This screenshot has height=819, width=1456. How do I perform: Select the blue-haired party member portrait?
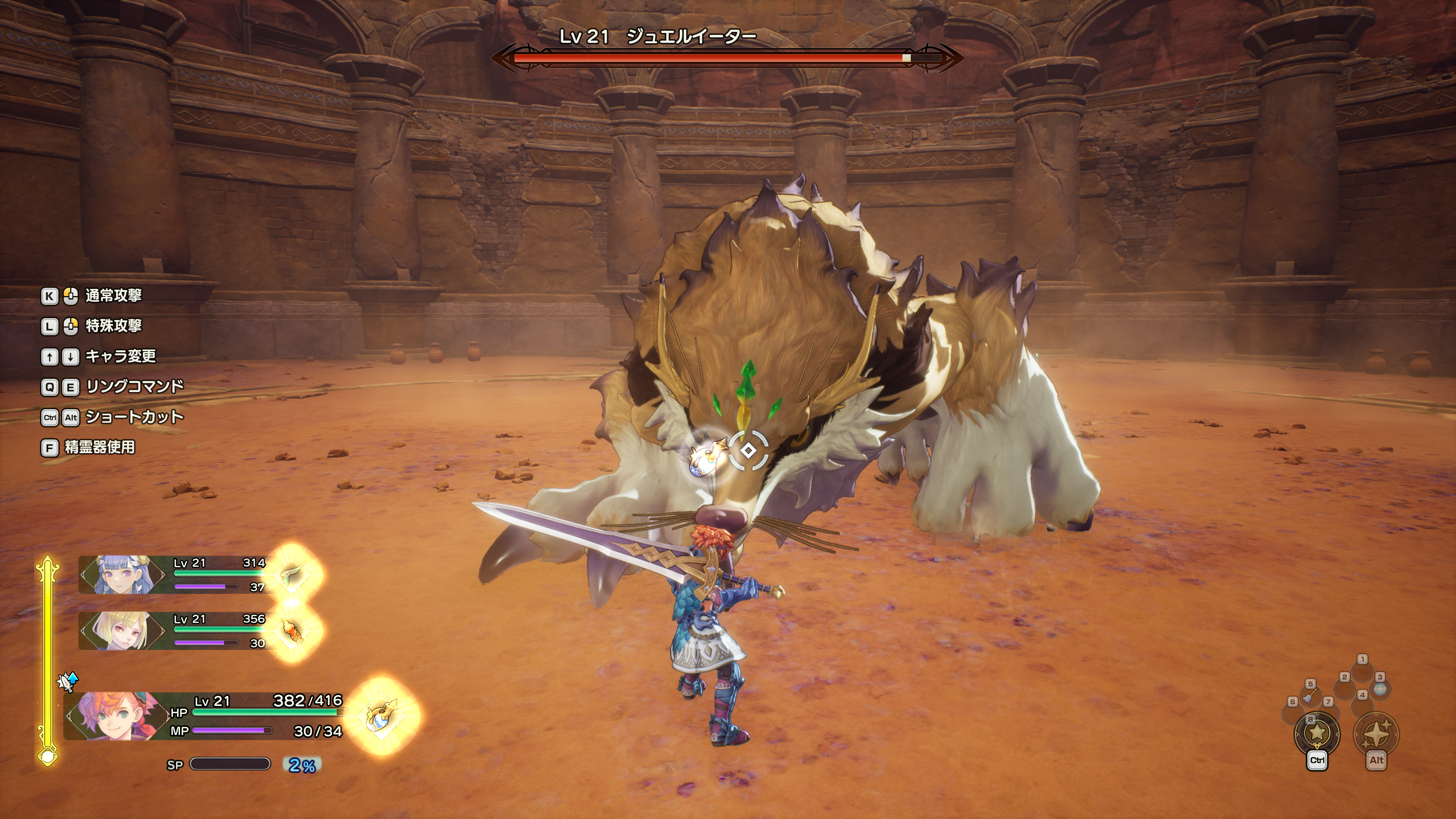(x=121, y=574)
